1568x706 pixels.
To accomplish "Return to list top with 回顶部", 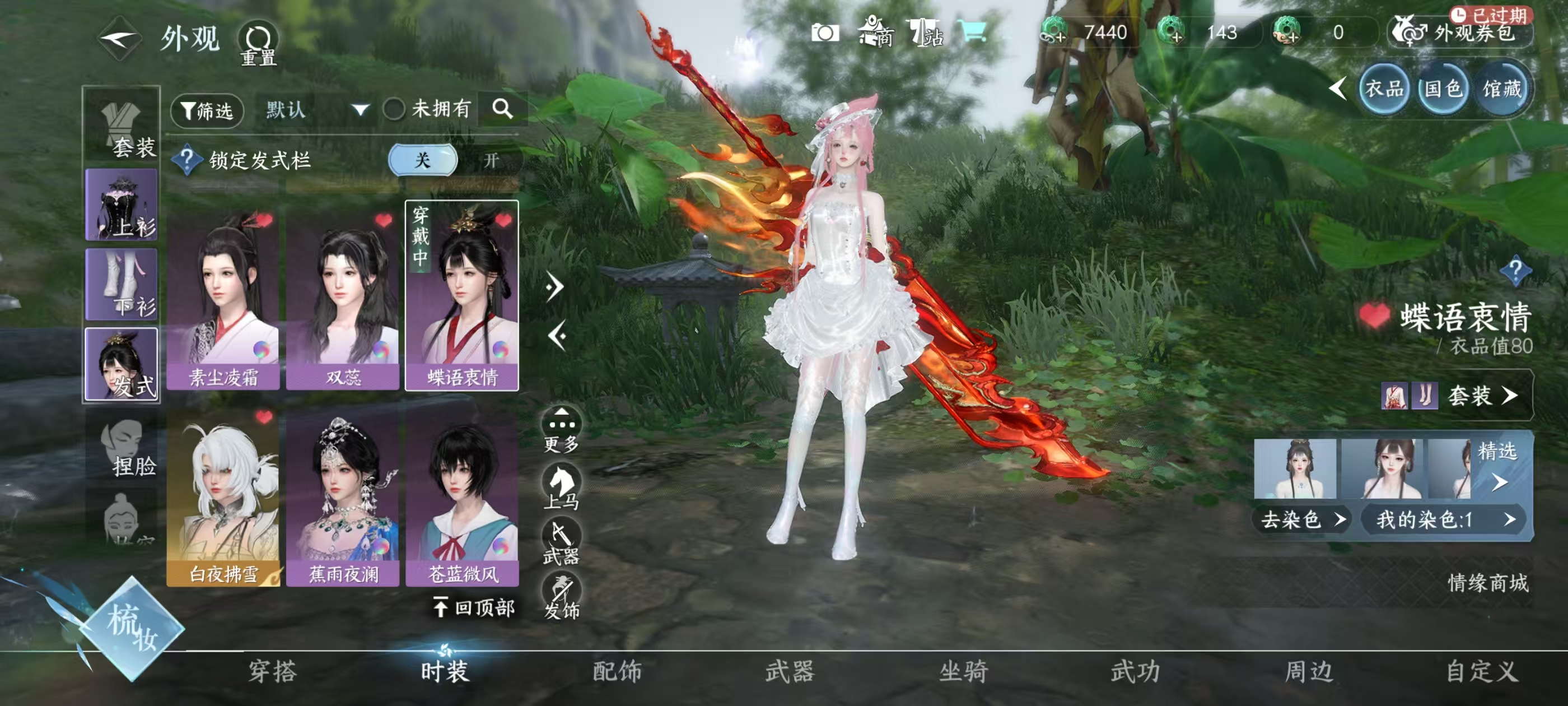I will pyautogui.click(x=475, y=607).
